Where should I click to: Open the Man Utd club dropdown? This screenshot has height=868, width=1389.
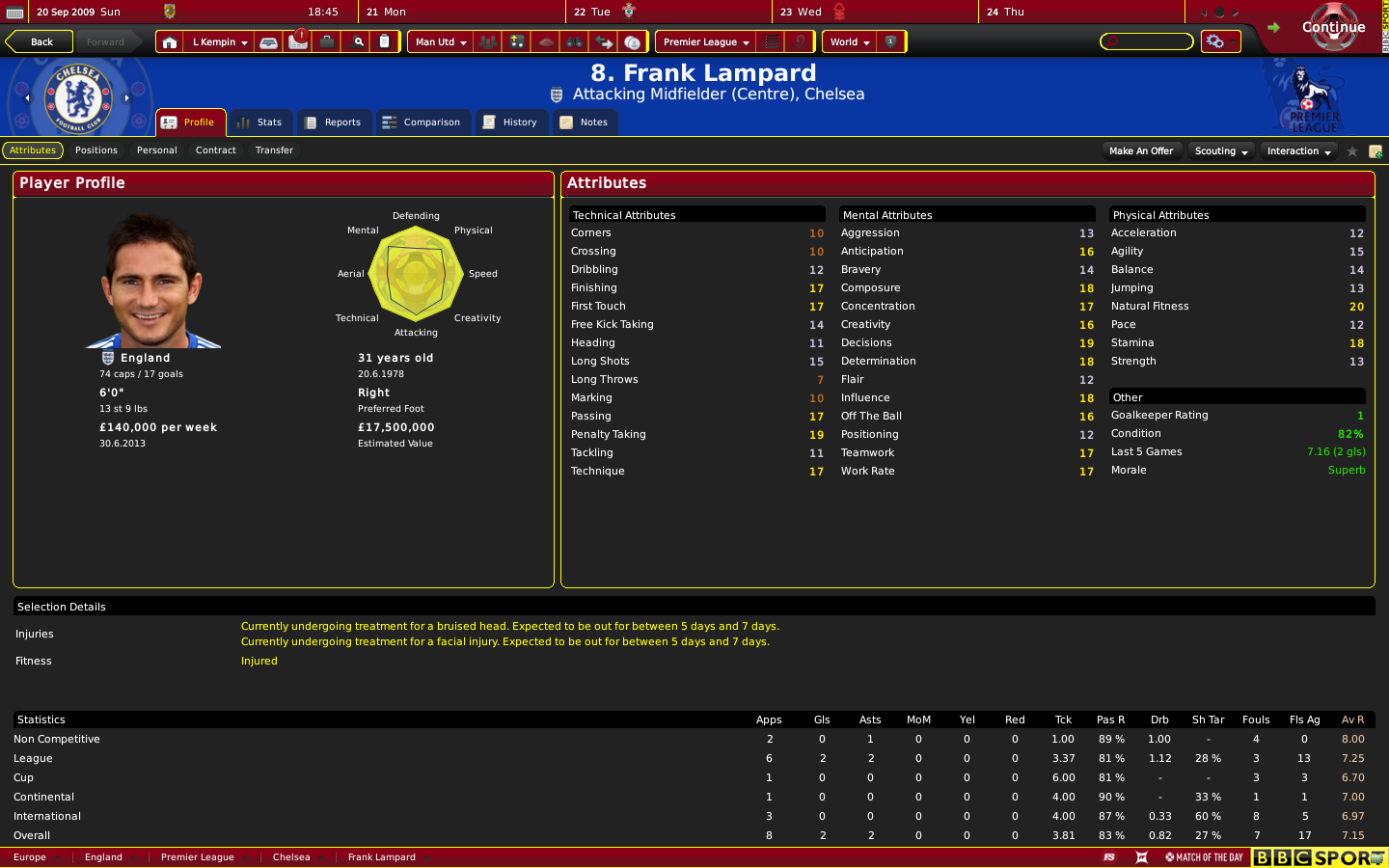click(440, 42)
